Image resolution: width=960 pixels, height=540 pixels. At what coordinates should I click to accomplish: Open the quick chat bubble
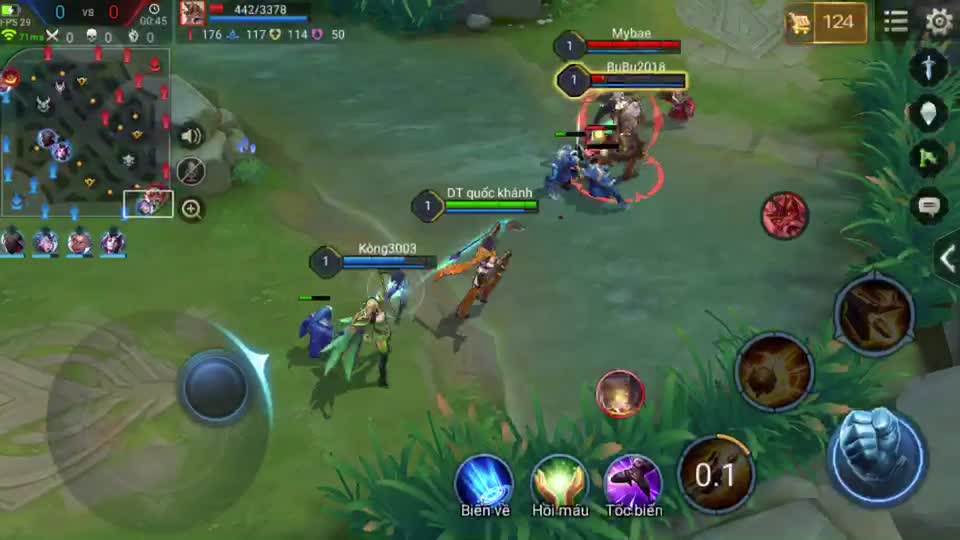pos(929,205)
